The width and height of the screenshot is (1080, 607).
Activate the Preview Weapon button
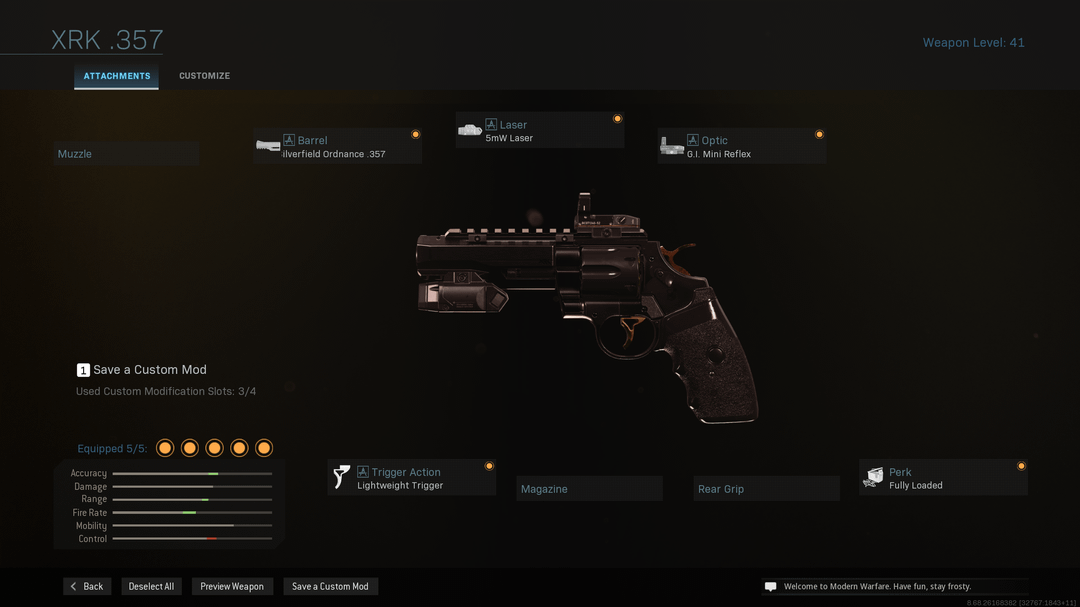[x=232, y=586]
